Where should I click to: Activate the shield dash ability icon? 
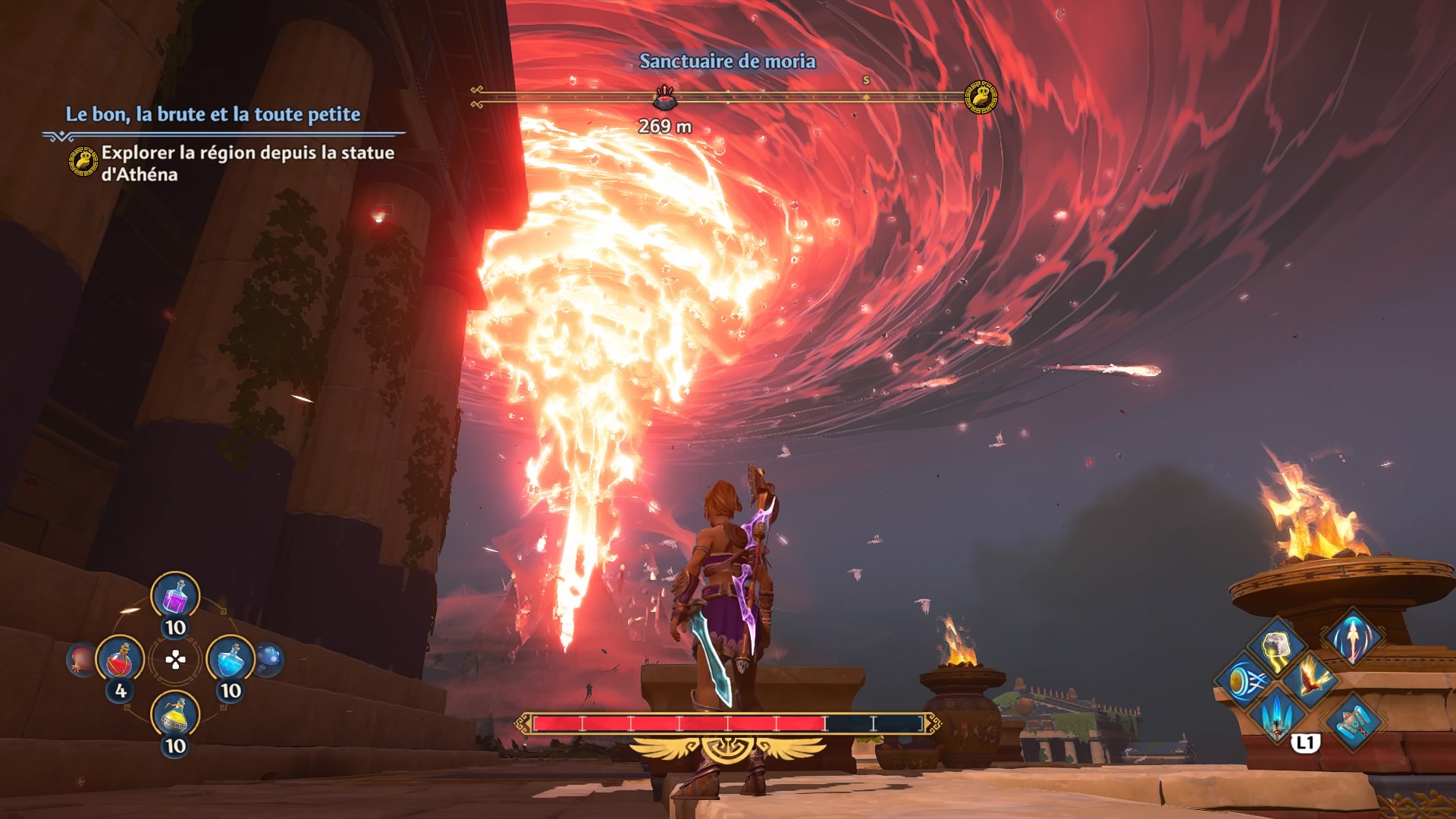click(x=1243, y=679)
